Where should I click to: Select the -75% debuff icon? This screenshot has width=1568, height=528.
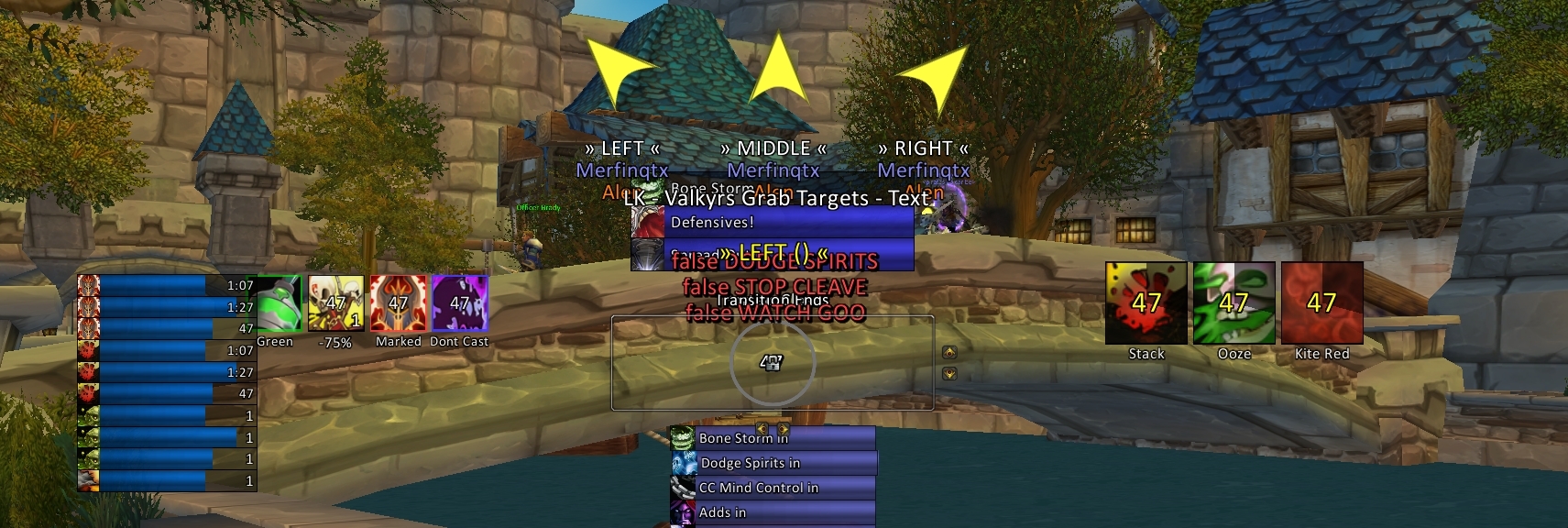click(336, 303)
